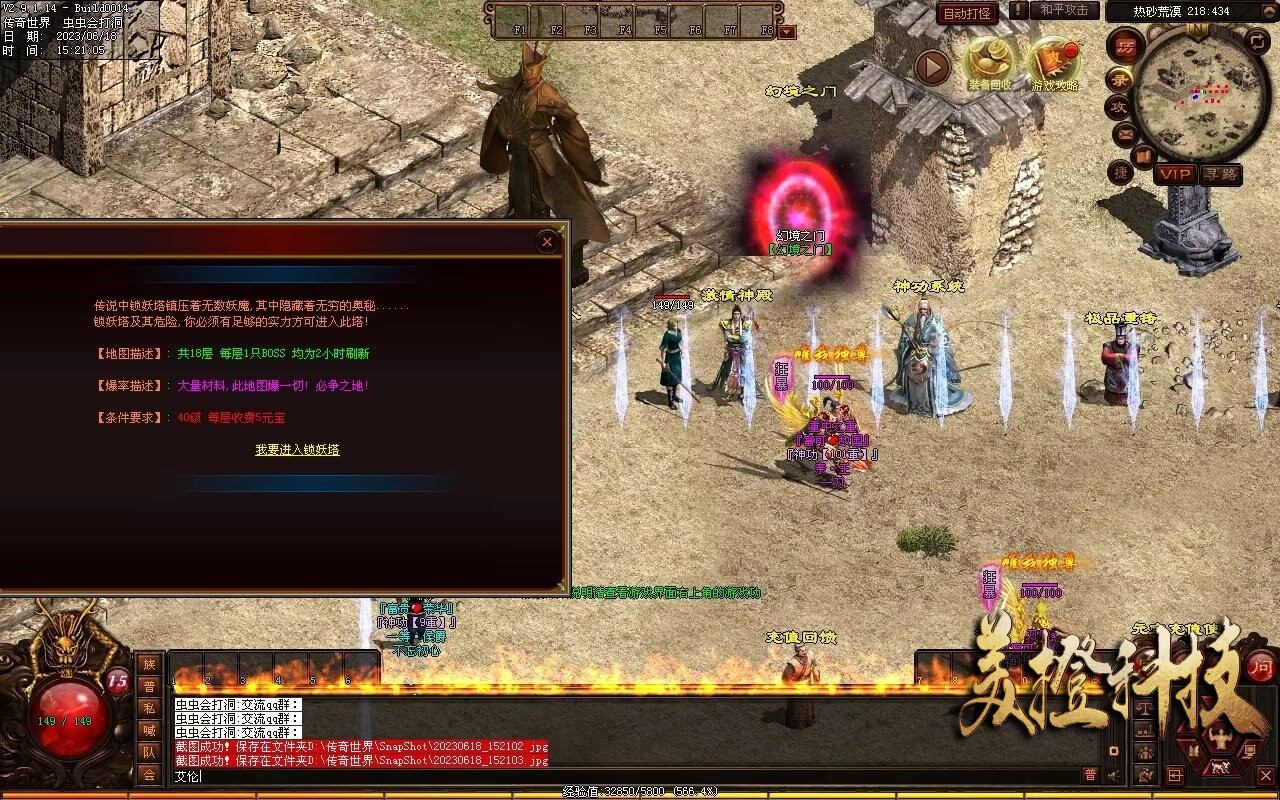Choose 我要进入锁妖塔 to enter the tower

tap(297, 450)
